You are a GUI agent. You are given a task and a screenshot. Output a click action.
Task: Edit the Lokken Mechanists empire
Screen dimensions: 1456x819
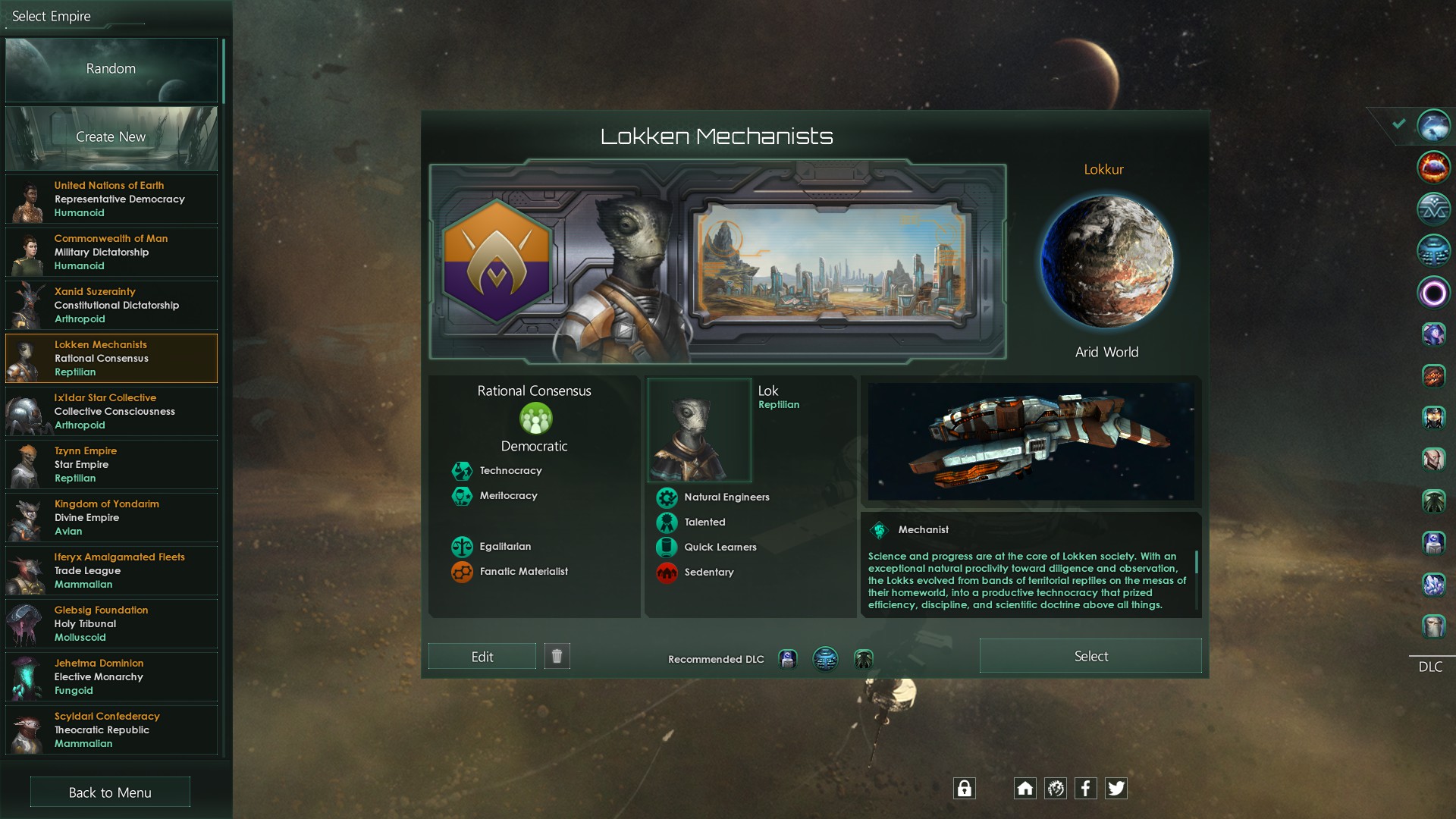(482, 657)
